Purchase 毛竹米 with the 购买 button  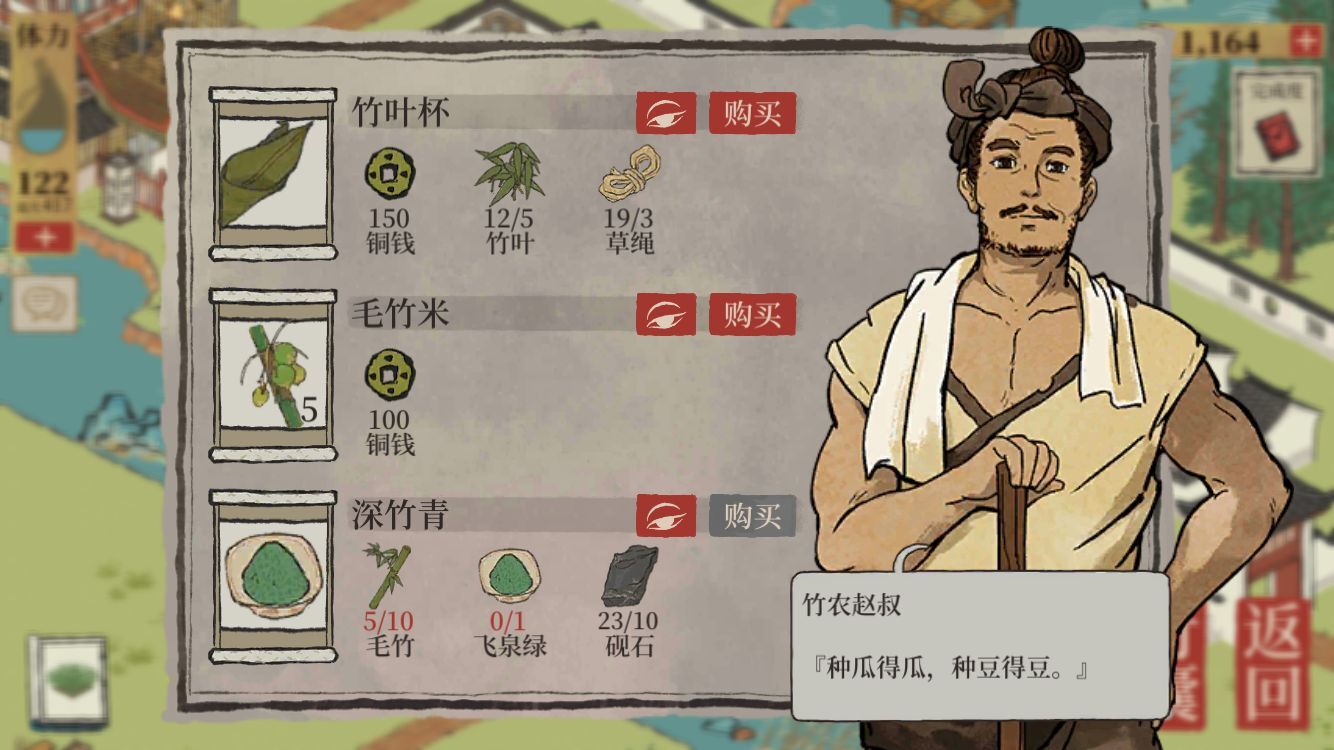752,315
